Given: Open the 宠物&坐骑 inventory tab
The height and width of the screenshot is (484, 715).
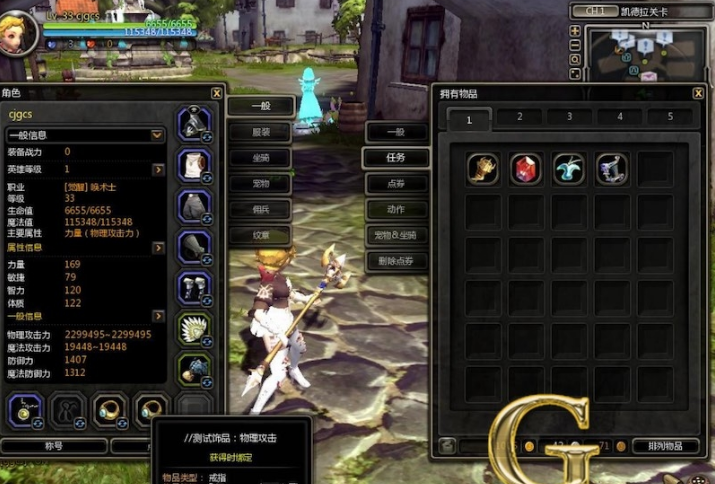Looking at the screenshot, I should pyautogui.click(x=396, y=236).
